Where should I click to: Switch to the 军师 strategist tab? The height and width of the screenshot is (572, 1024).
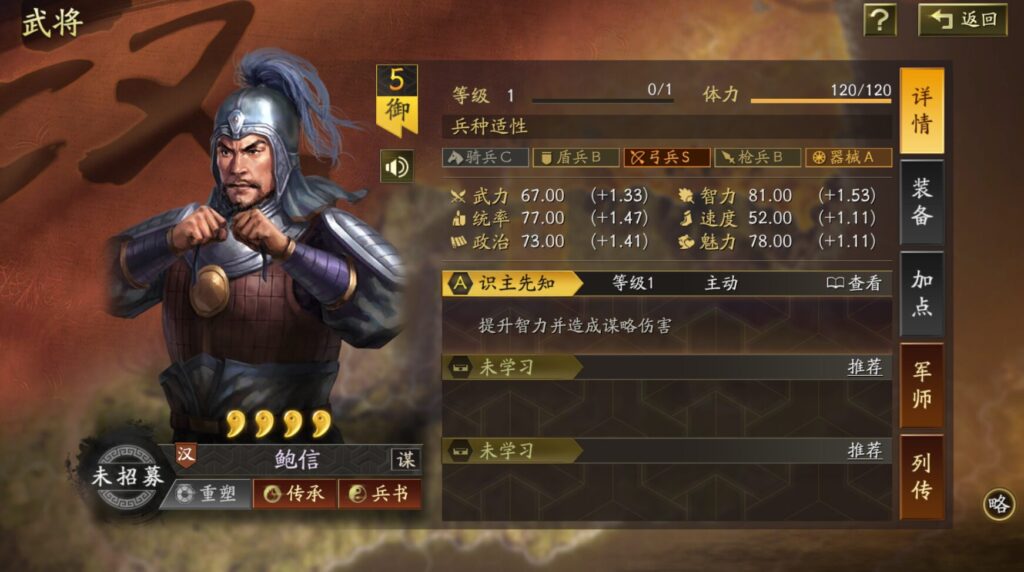tap(921, 385)
